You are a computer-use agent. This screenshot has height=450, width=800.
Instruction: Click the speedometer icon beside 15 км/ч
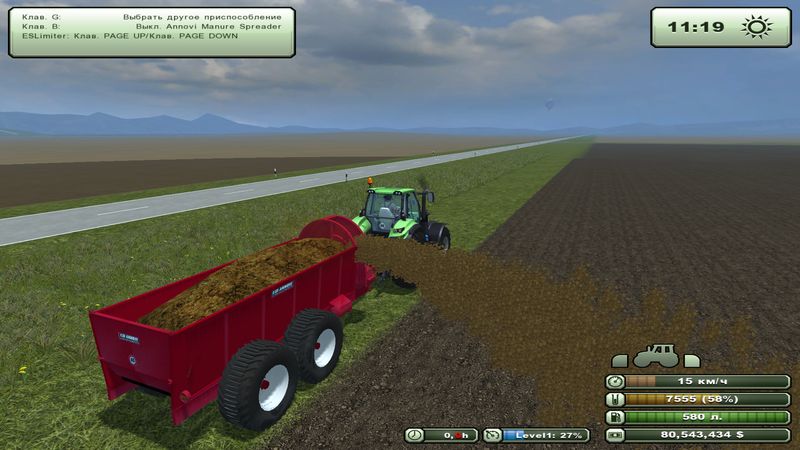616,381
